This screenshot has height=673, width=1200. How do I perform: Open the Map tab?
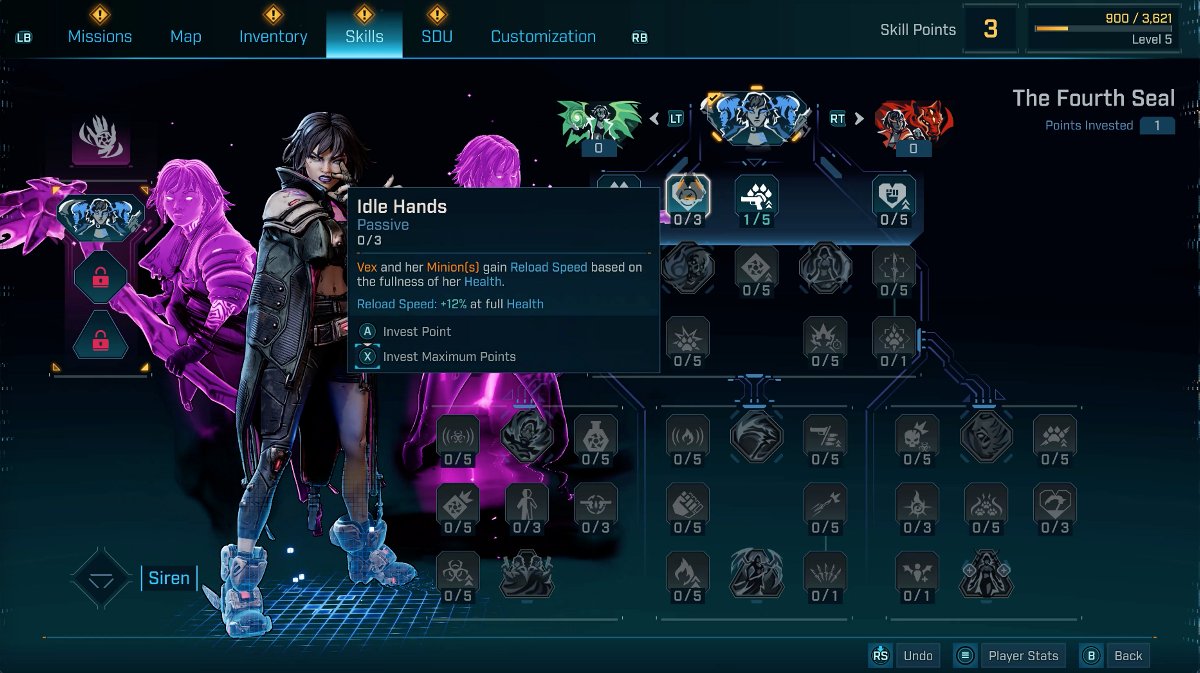tap(185, 36)
